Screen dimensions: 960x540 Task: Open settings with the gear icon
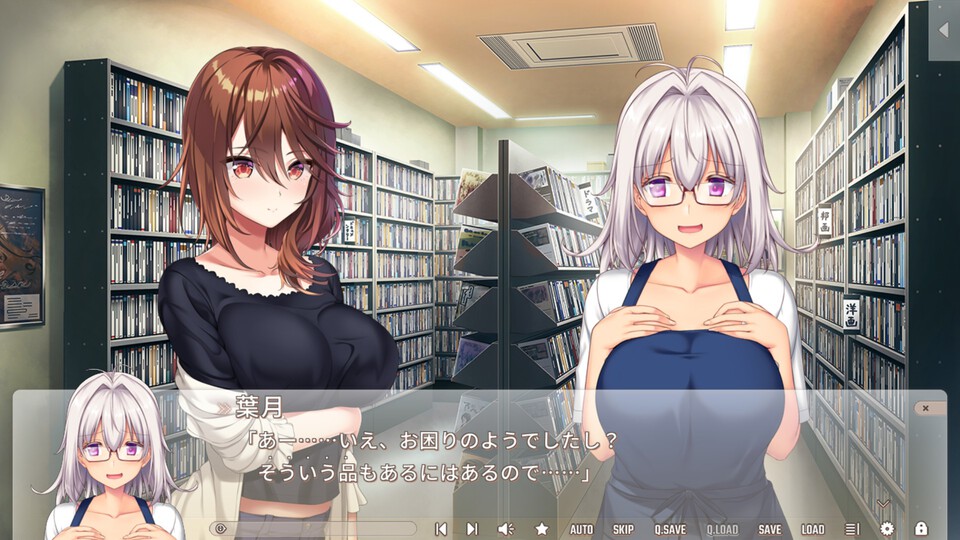click(x=887, y=529)
